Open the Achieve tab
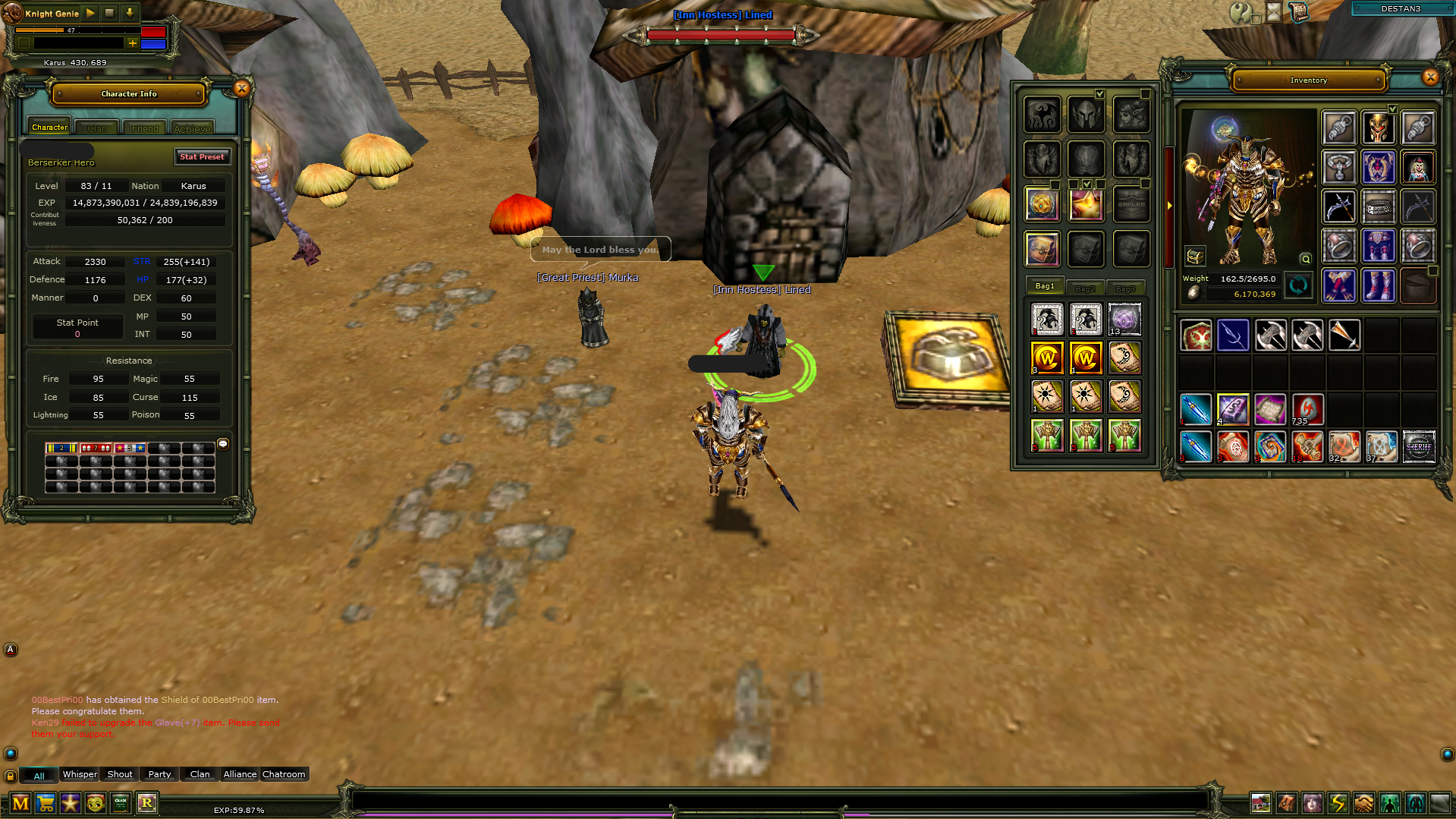 click(192, 128)
